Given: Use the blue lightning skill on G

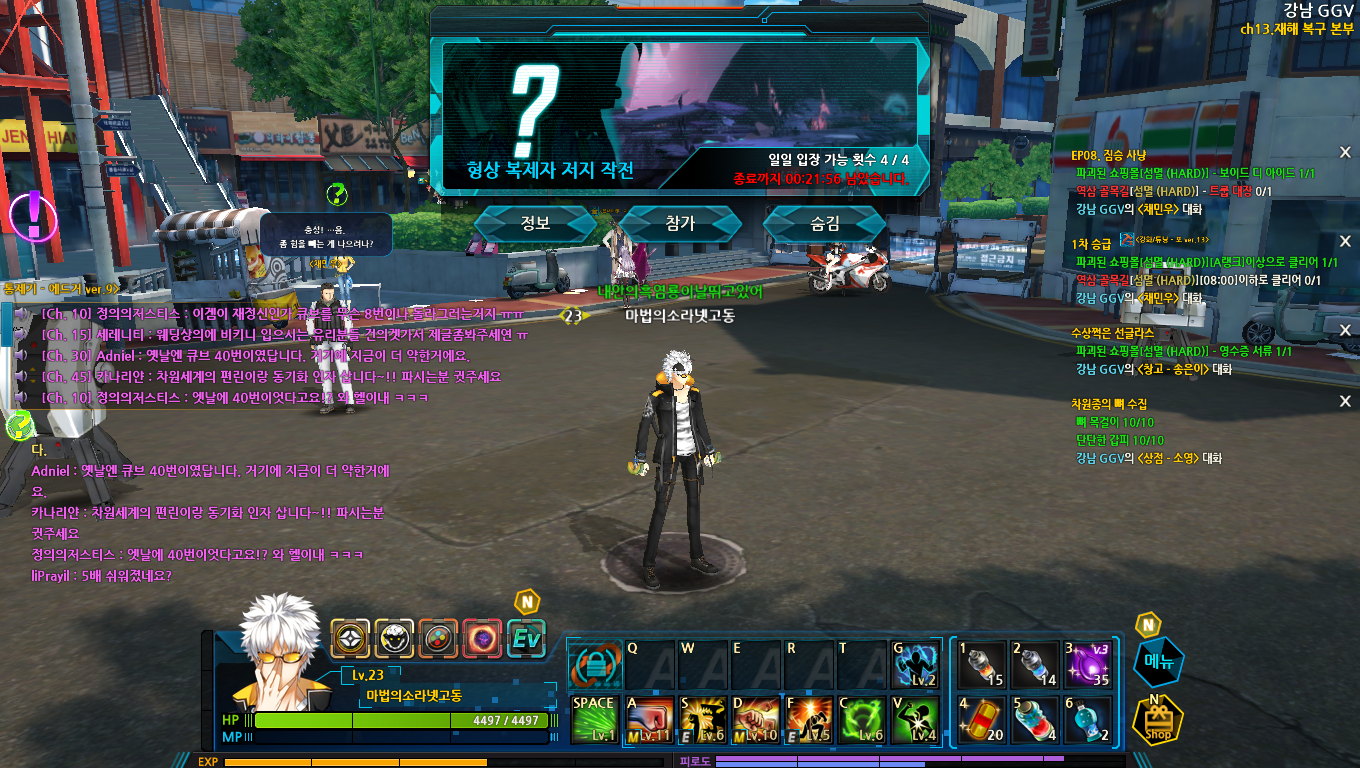Looking at the screenshot, I should 914,664.
